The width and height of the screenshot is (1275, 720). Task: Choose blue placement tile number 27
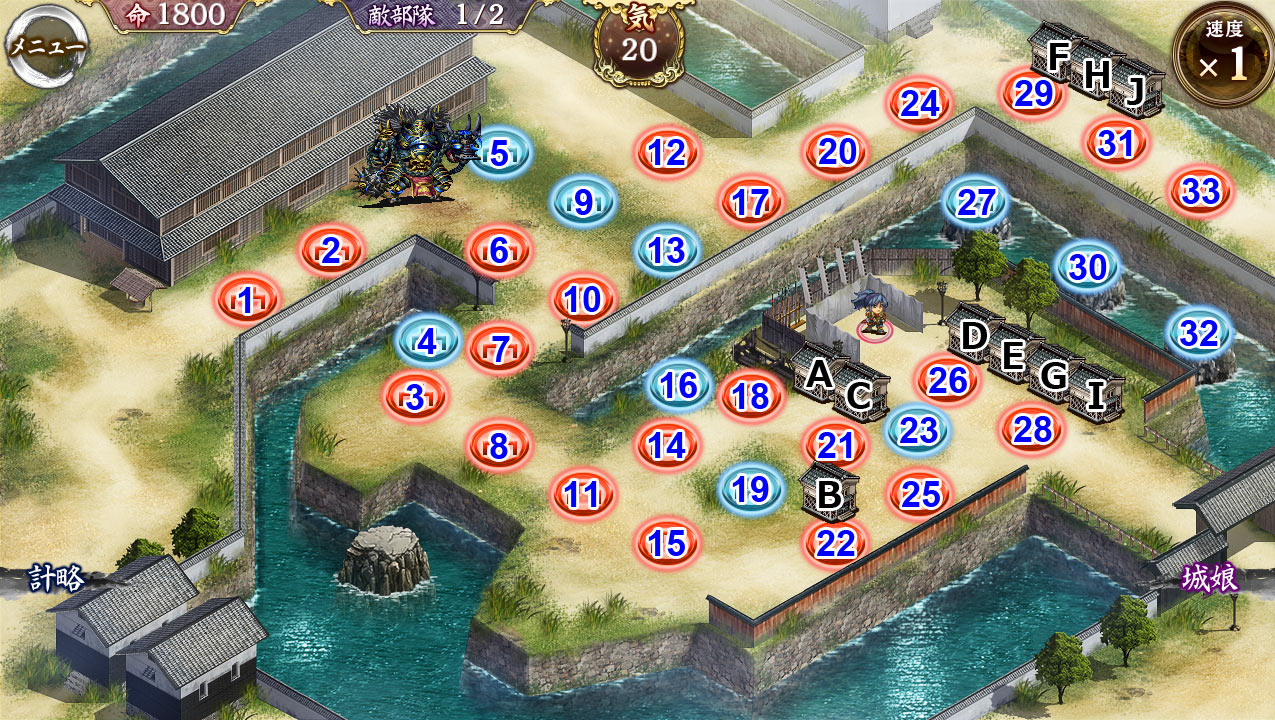[x=976, y=203]
